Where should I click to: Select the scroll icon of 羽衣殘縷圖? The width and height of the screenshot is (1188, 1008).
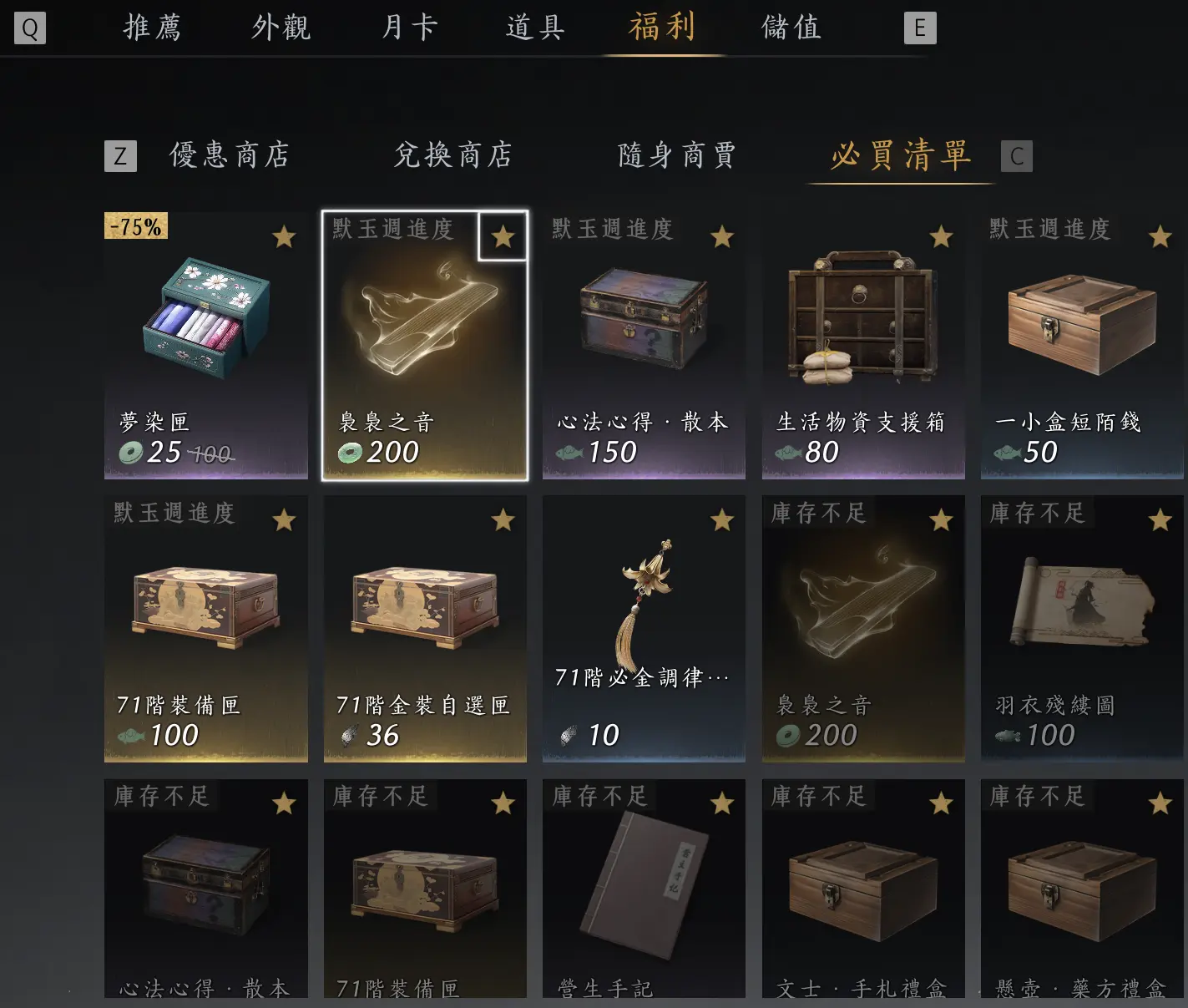(1081, 601)
